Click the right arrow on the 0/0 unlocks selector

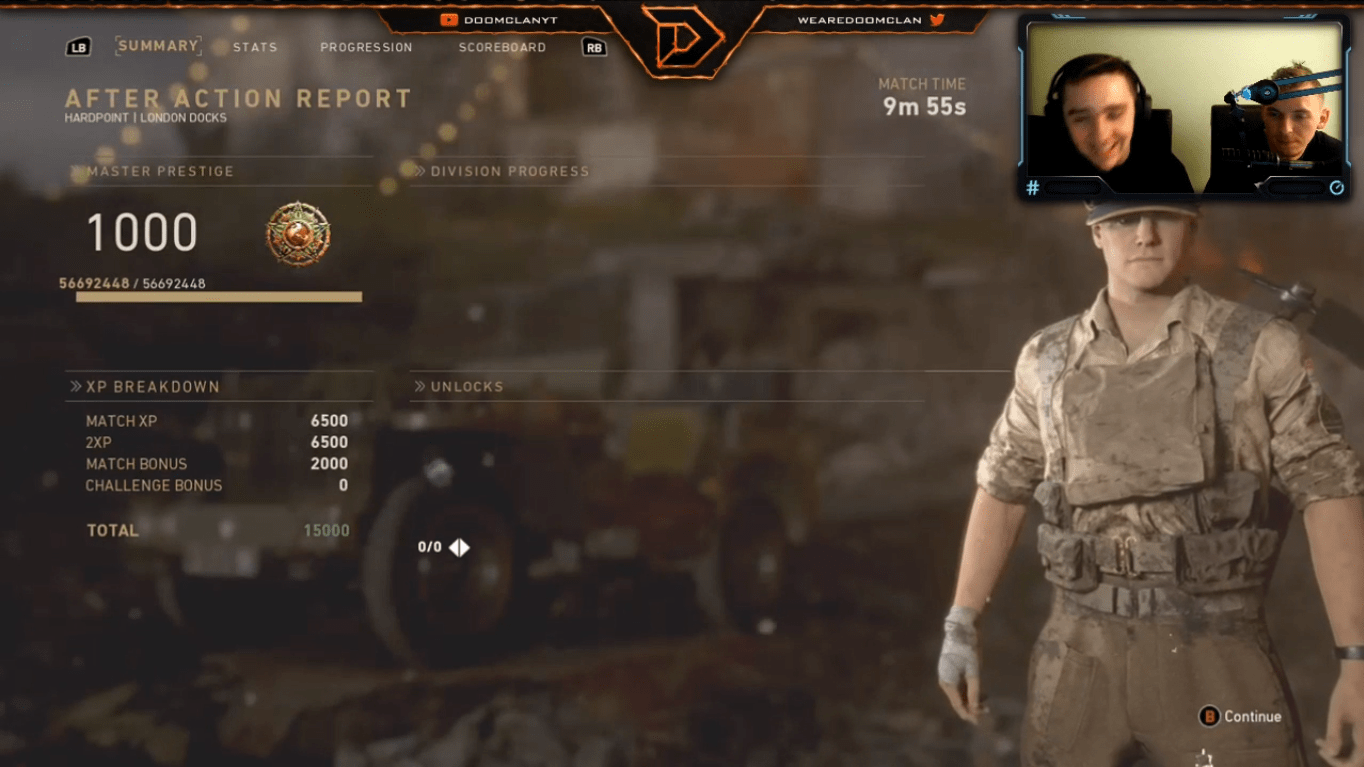click(466, 547)
